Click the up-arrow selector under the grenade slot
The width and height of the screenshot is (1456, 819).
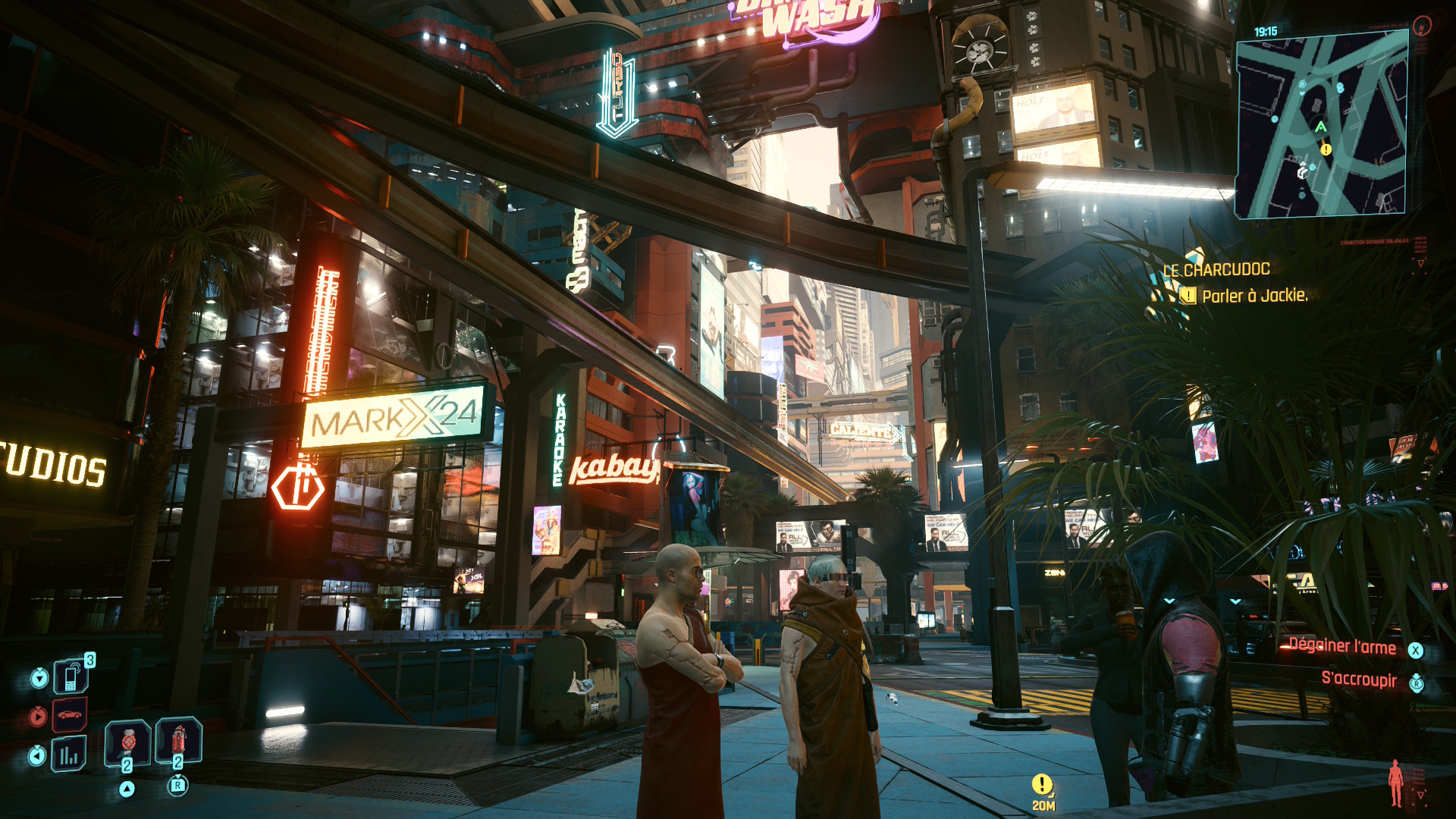click(127, 788)
